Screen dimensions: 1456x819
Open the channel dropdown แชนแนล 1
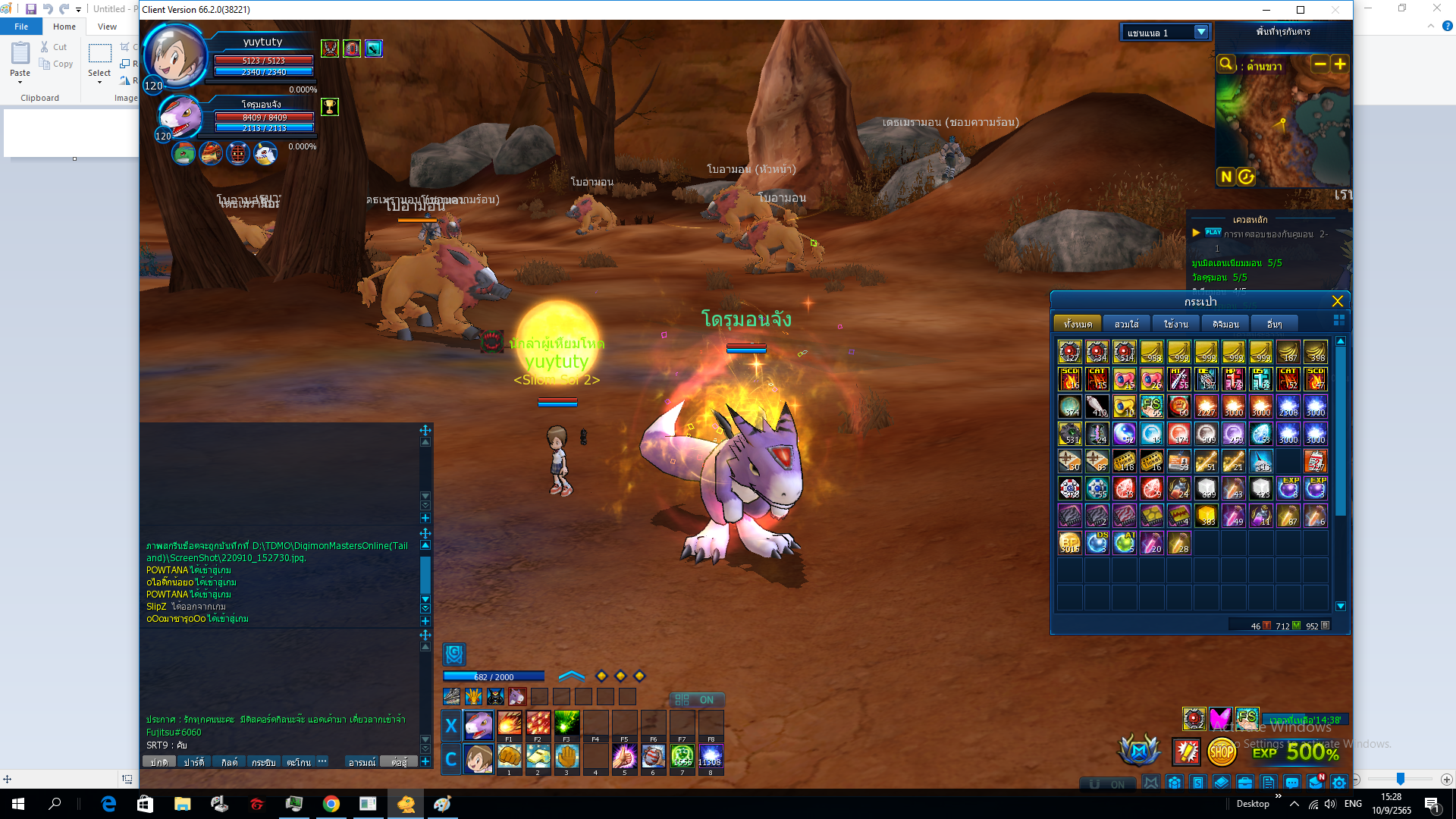[1200, 33]
